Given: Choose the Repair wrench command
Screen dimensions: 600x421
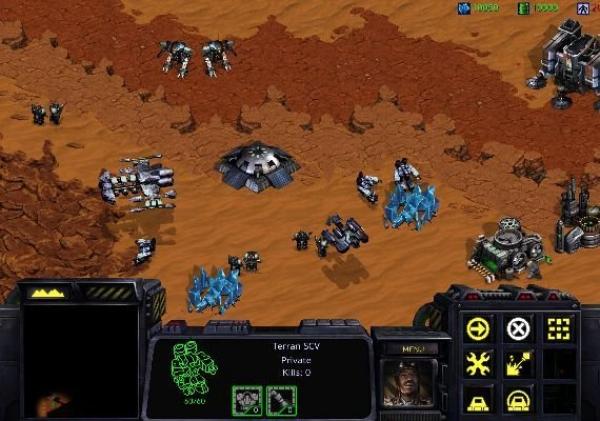Looking at the screenshot, I should [x=479, y=364].
